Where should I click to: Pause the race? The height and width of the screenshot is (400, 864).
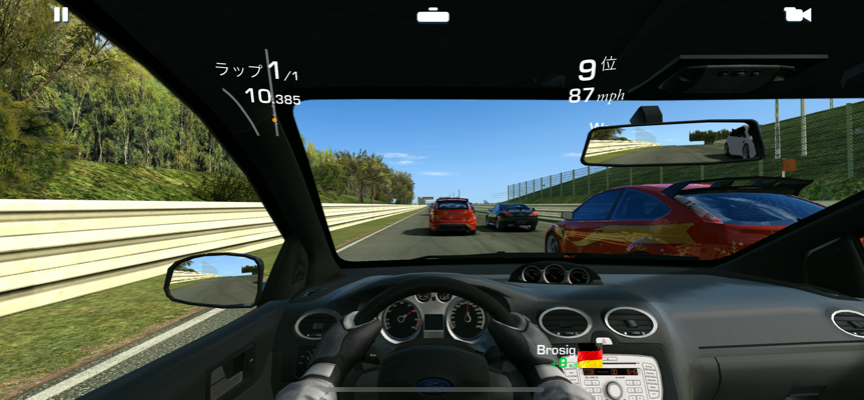(61, 14)
